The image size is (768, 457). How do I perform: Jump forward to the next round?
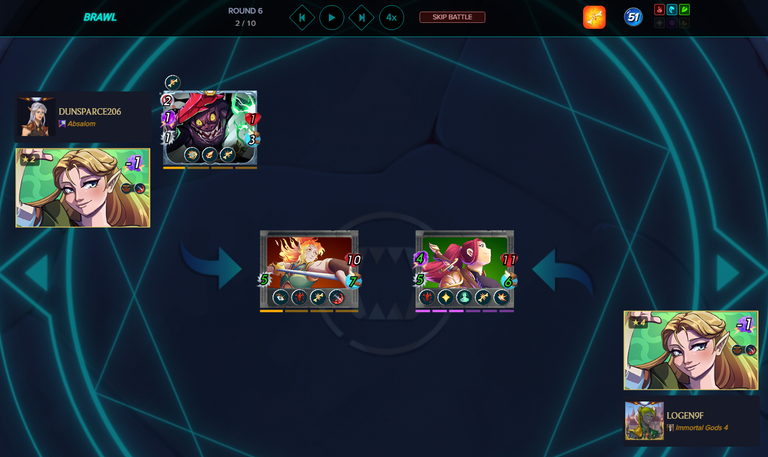click(x=362, y=17)
